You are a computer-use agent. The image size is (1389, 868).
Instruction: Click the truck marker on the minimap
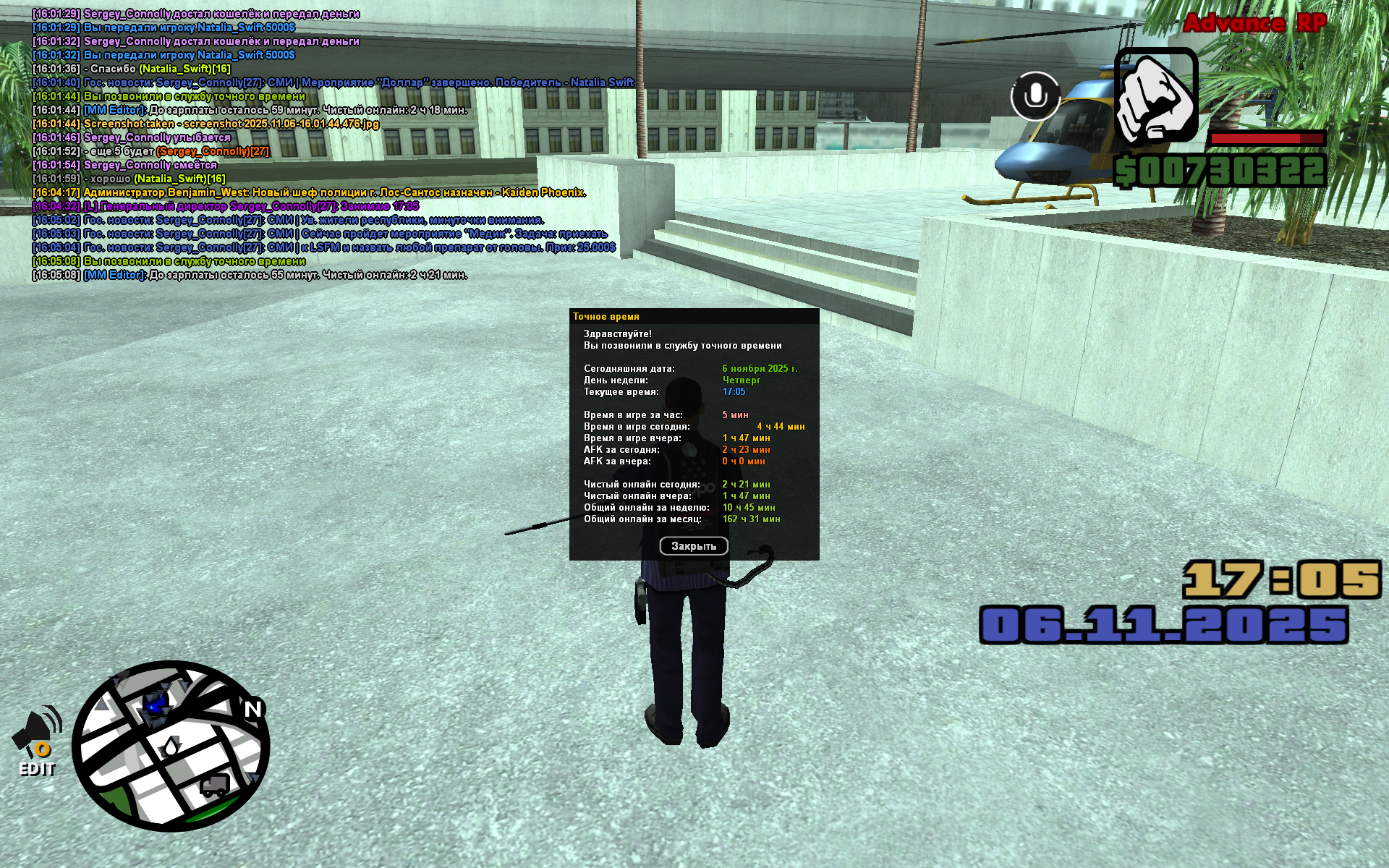pos(215,785)
